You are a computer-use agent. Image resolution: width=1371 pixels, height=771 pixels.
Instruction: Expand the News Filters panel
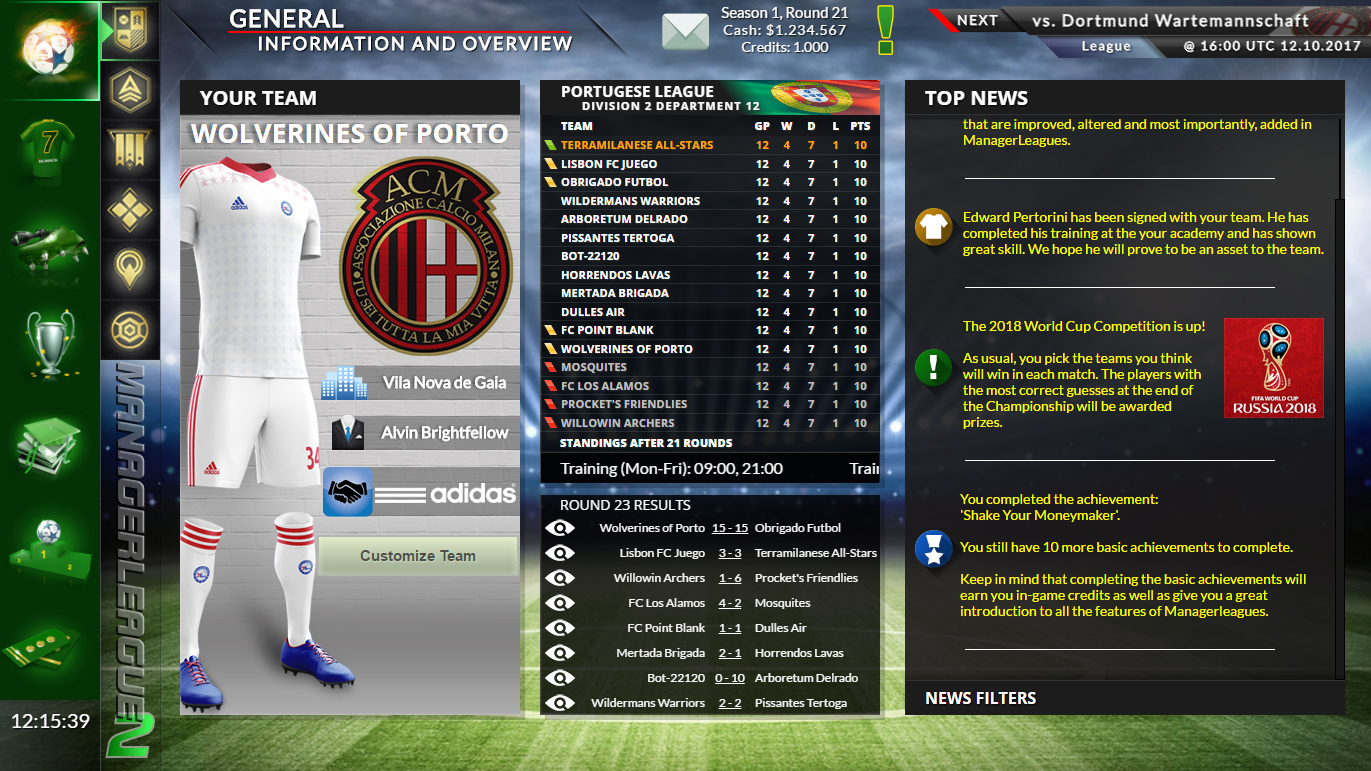(x=980, y=698)
